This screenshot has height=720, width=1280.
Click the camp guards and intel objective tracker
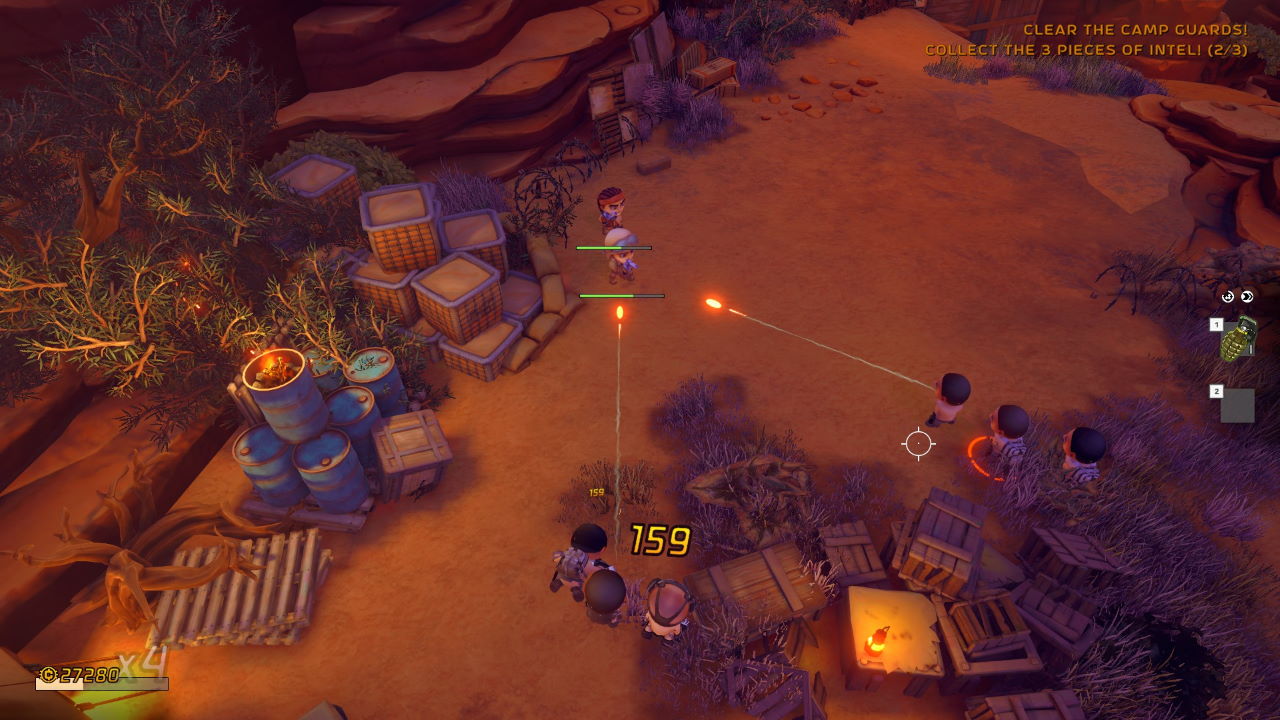pos(1086,40)
